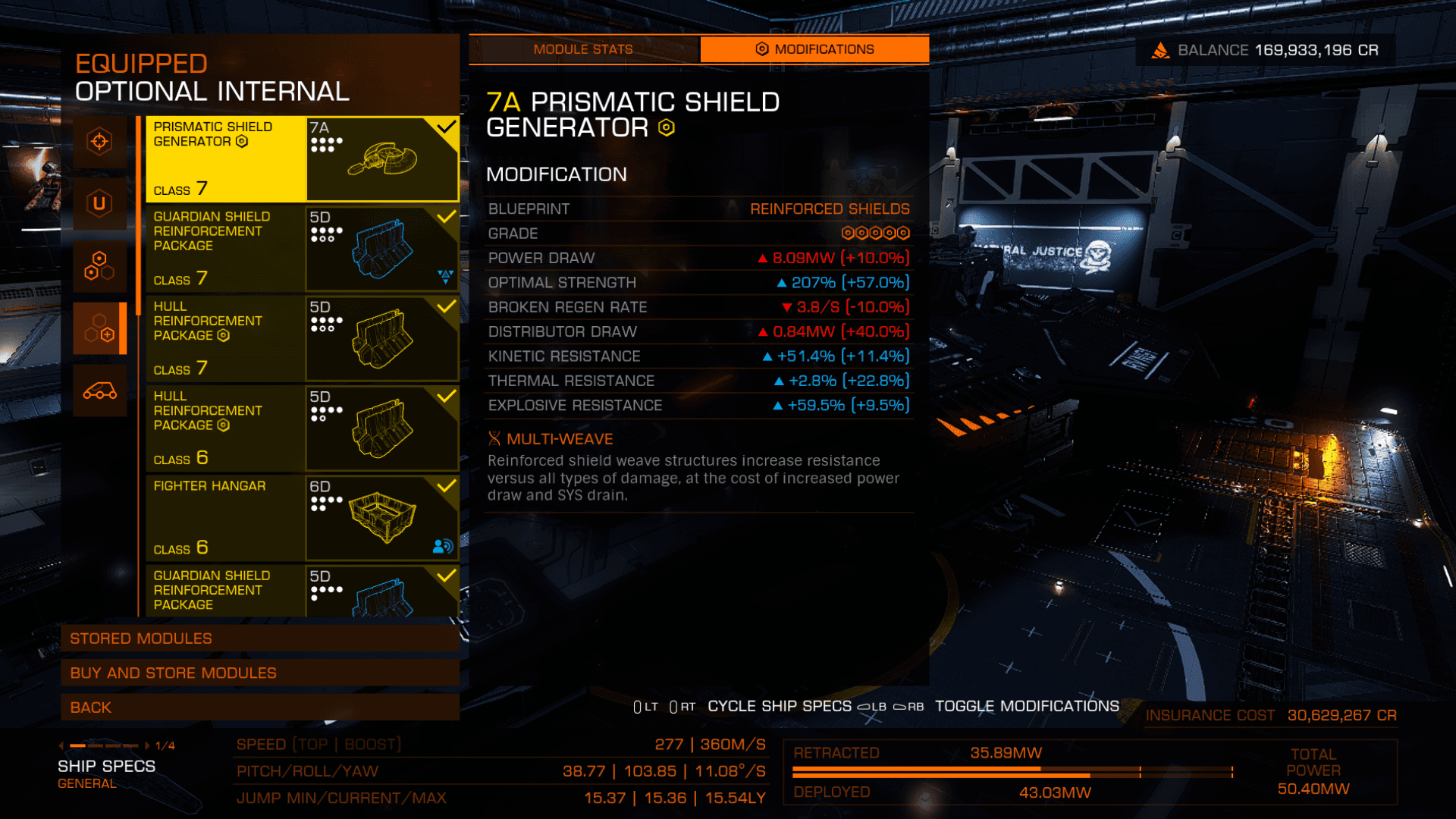The image size is (1456, 819).
Task: Choose the class 6 Hull Reinforcement Package
Action: coord(302,428)
